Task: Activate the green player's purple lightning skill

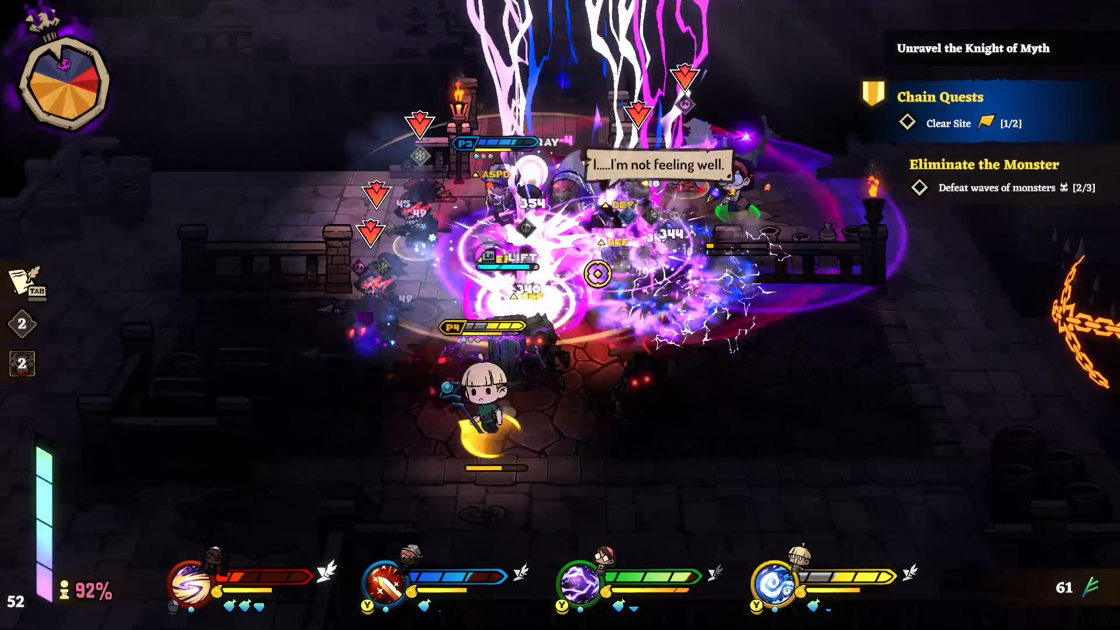Action: coord(578,583)
